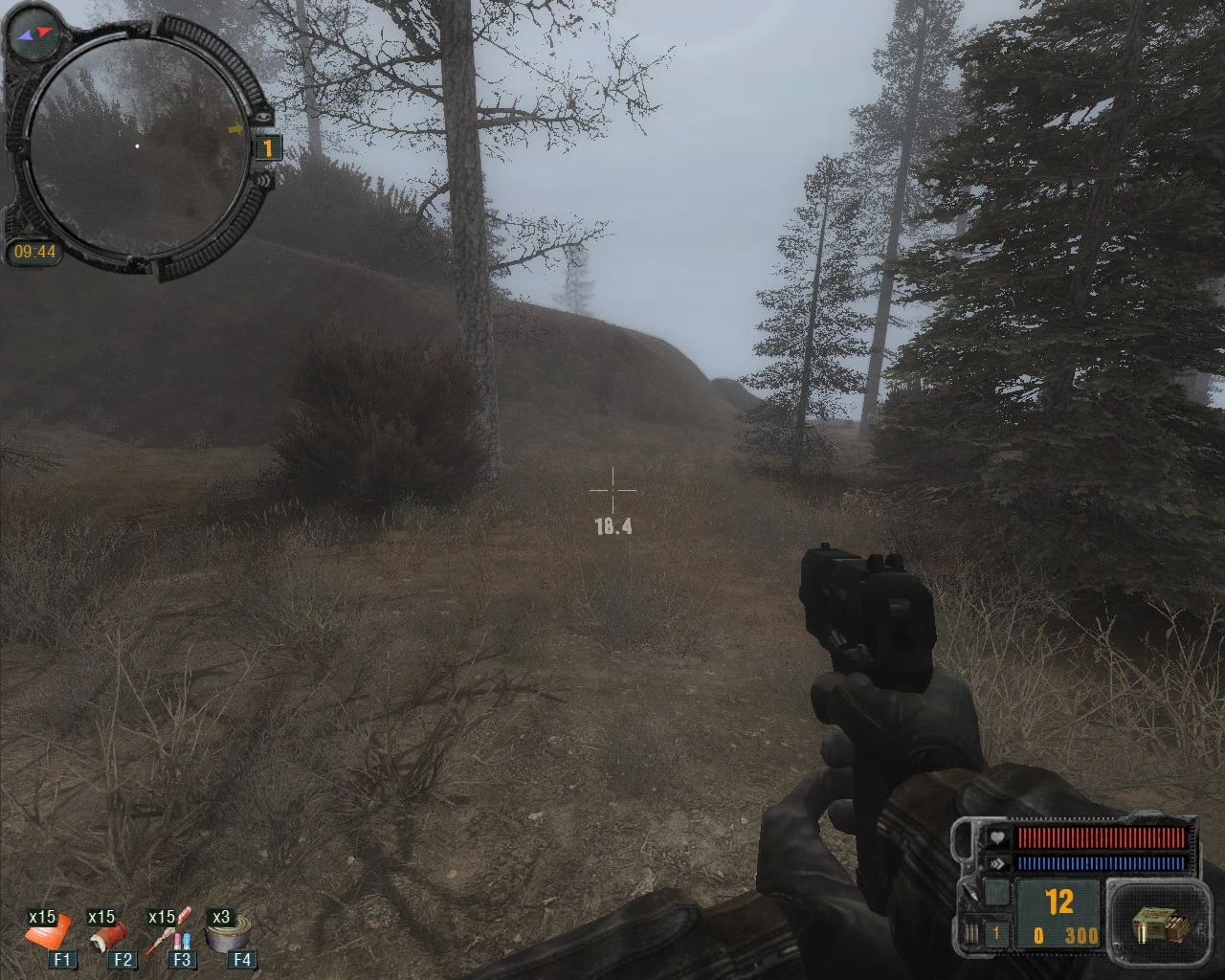Click the contact counter showing 1
This screenshot has height=980, width=1225.
(268, 146)
